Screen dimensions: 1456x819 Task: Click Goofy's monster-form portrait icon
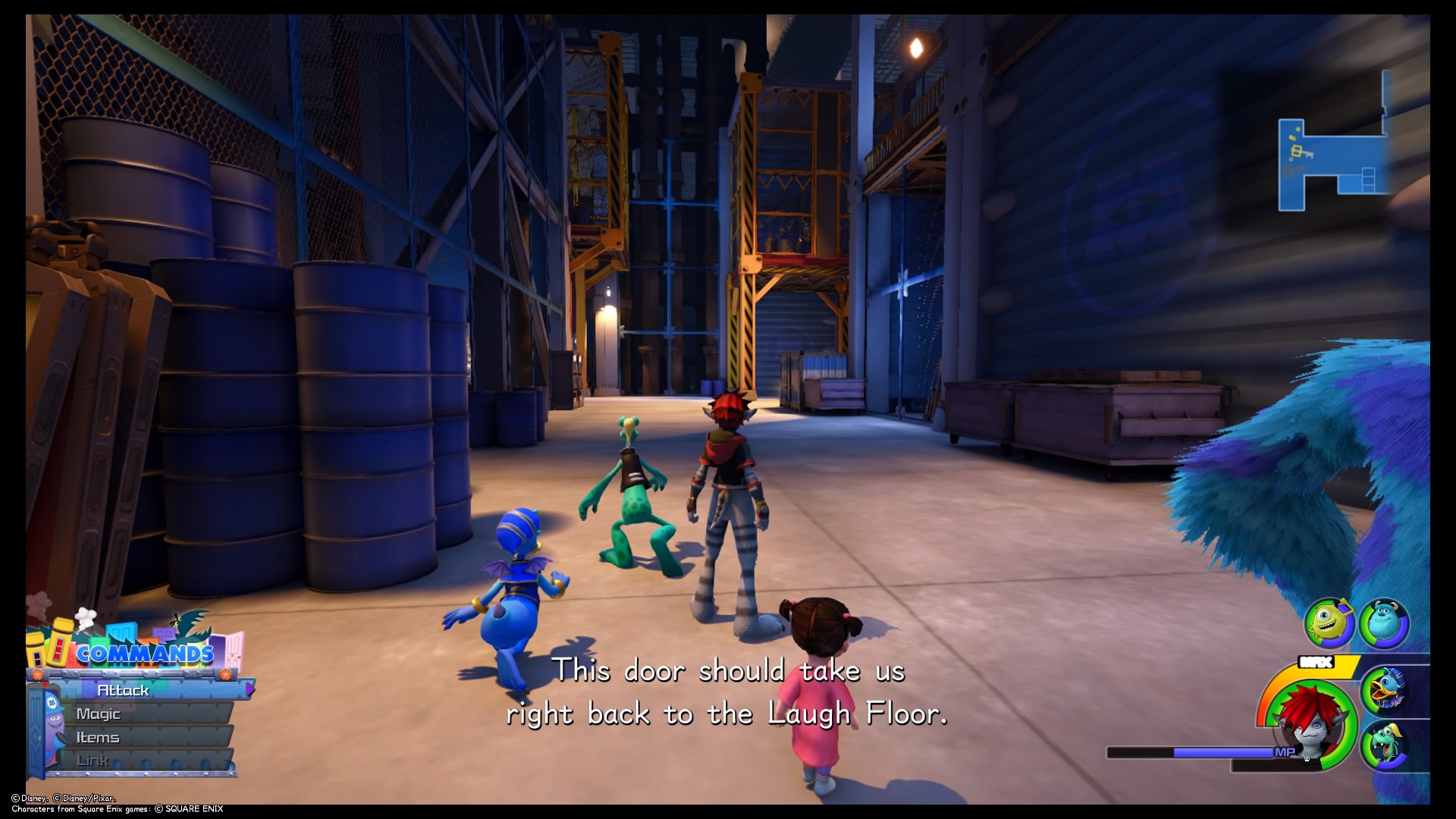pyautogui.click(x=1385, y=745)
